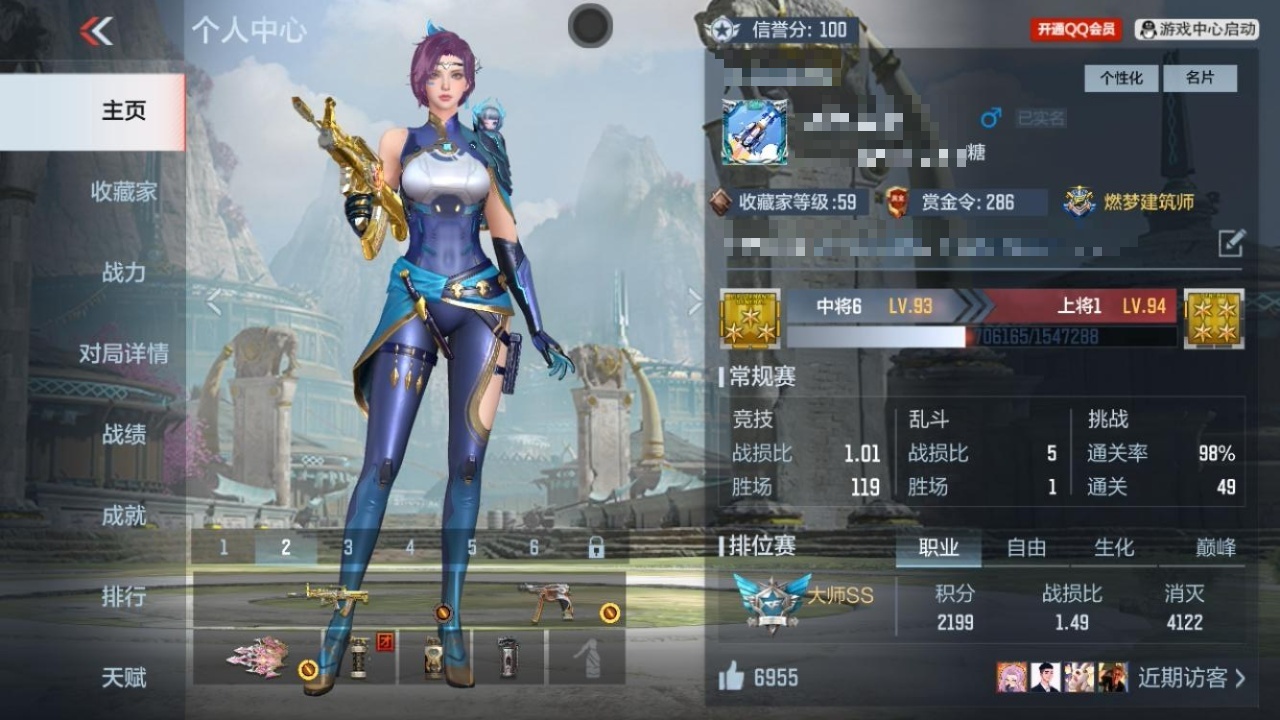Click the 收藏家等级 collector badge icon
Image resolution: width=1280 pixels, height=720 pixels.
(x=718, y=200)
